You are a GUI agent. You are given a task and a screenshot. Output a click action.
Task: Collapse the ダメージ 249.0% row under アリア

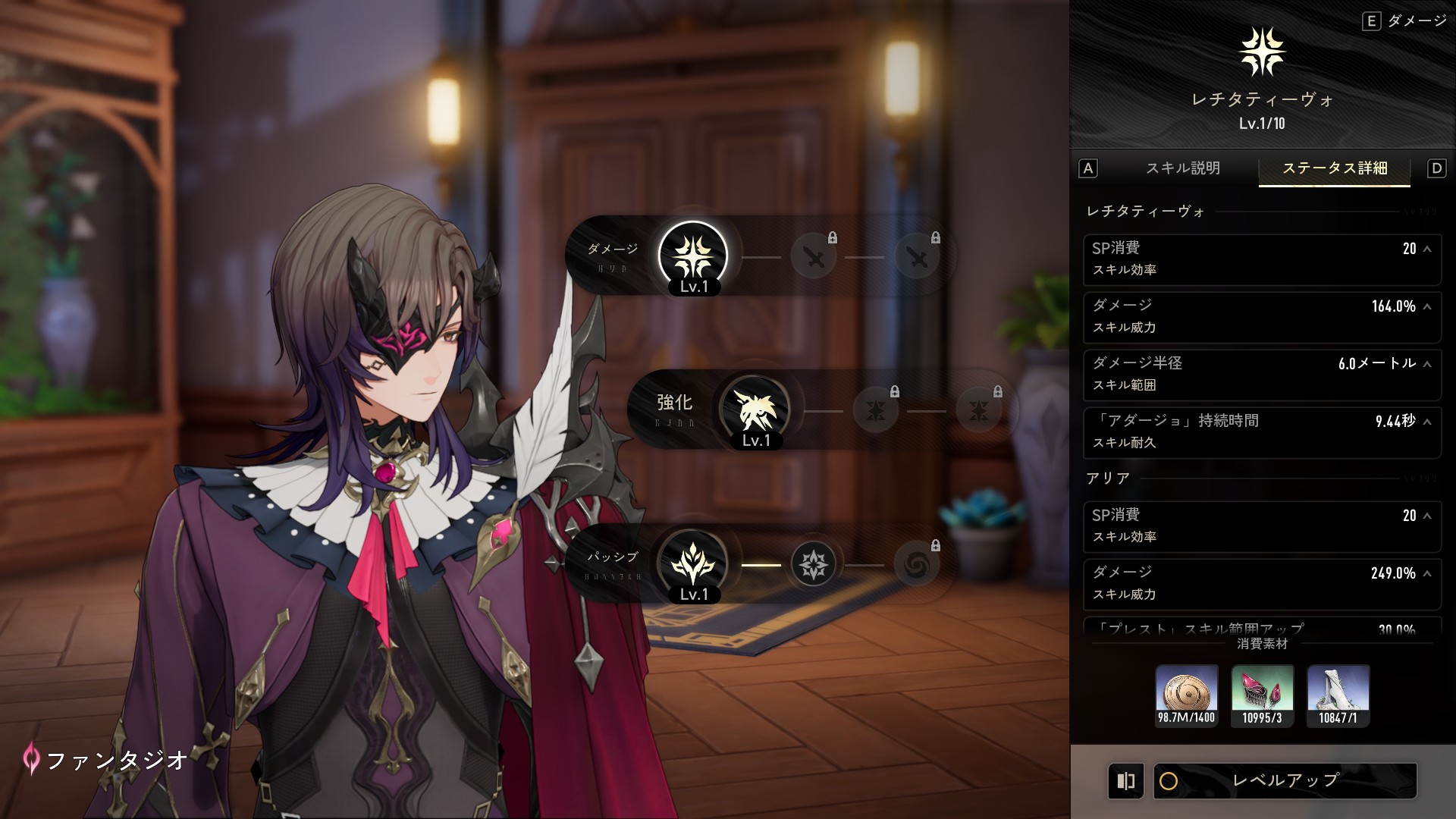(1427, 573)
